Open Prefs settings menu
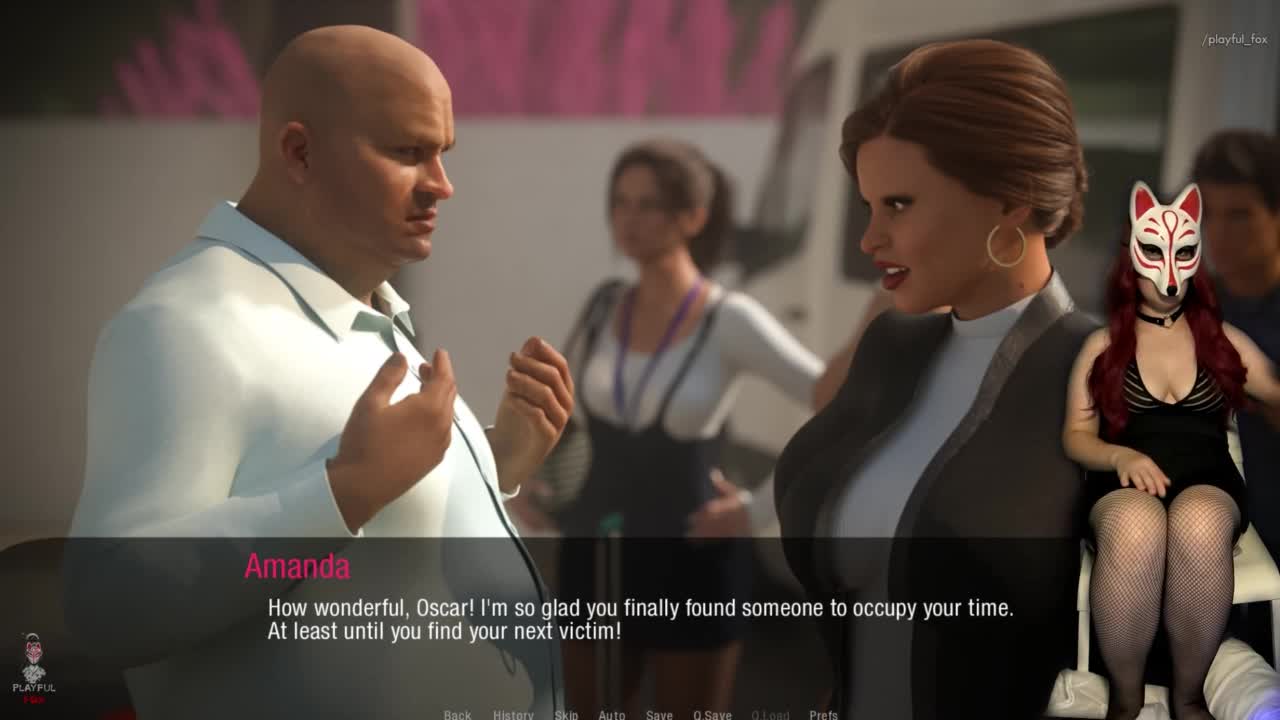Image resolution: width=1280 pixels, height=720 pixels. click(x=823, y=714)
